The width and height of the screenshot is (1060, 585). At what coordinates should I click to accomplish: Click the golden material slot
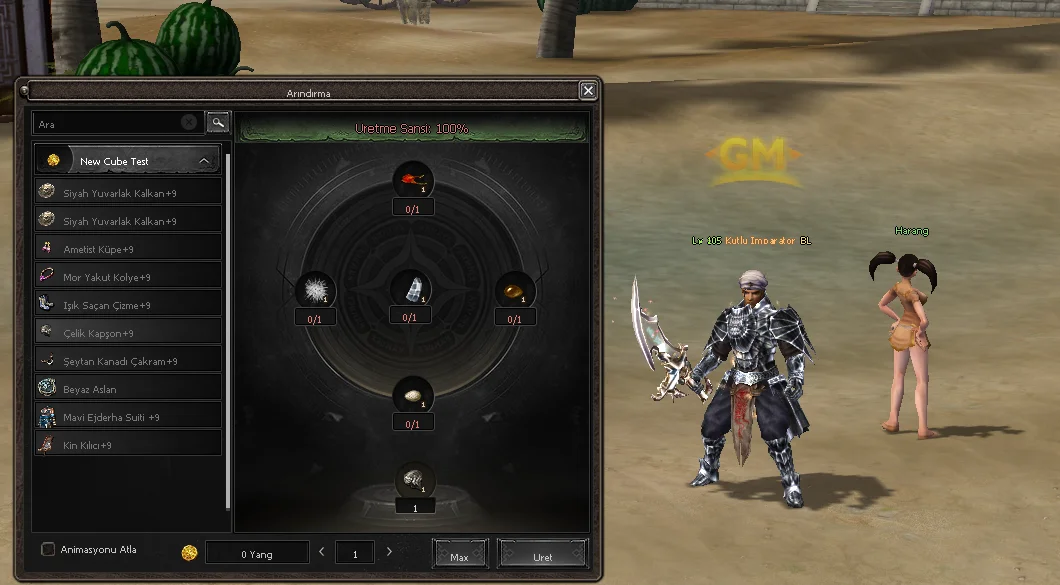pyautogui.click(x=514, y=290)
